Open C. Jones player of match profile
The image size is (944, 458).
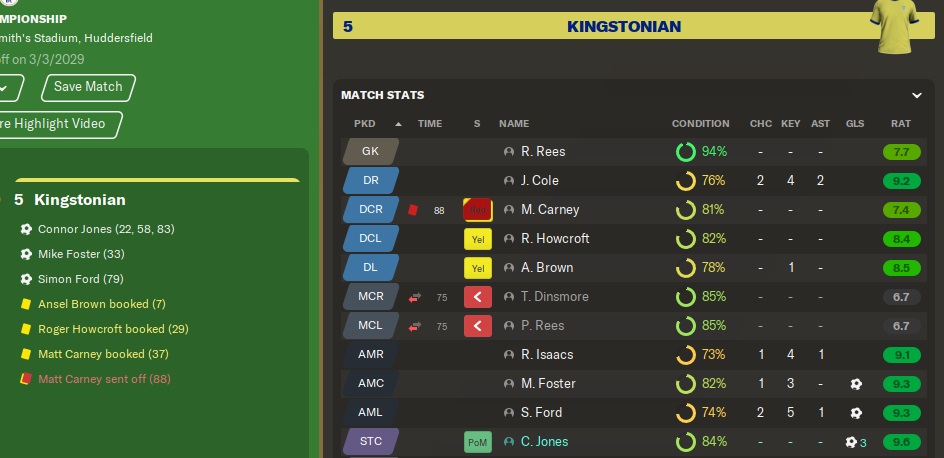[x=544, y=442]
